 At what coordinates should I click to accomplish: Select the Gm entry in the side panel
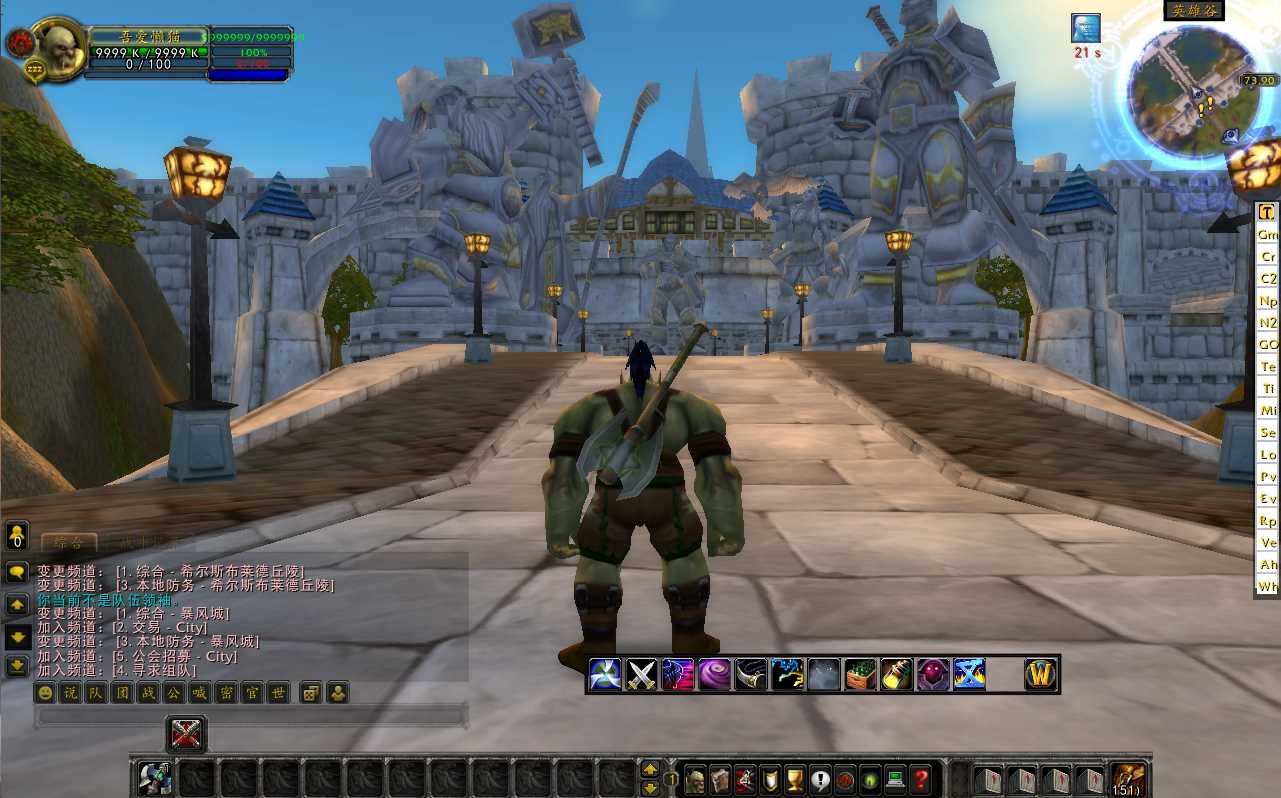pos(1268,234)
